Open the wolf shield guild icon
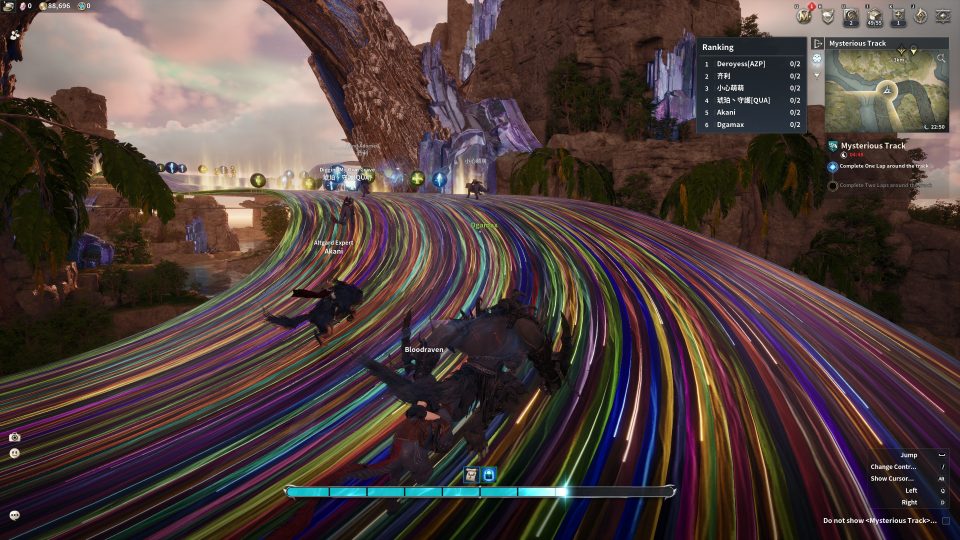The width and height of the screenshot is (960, 540). 827,15
